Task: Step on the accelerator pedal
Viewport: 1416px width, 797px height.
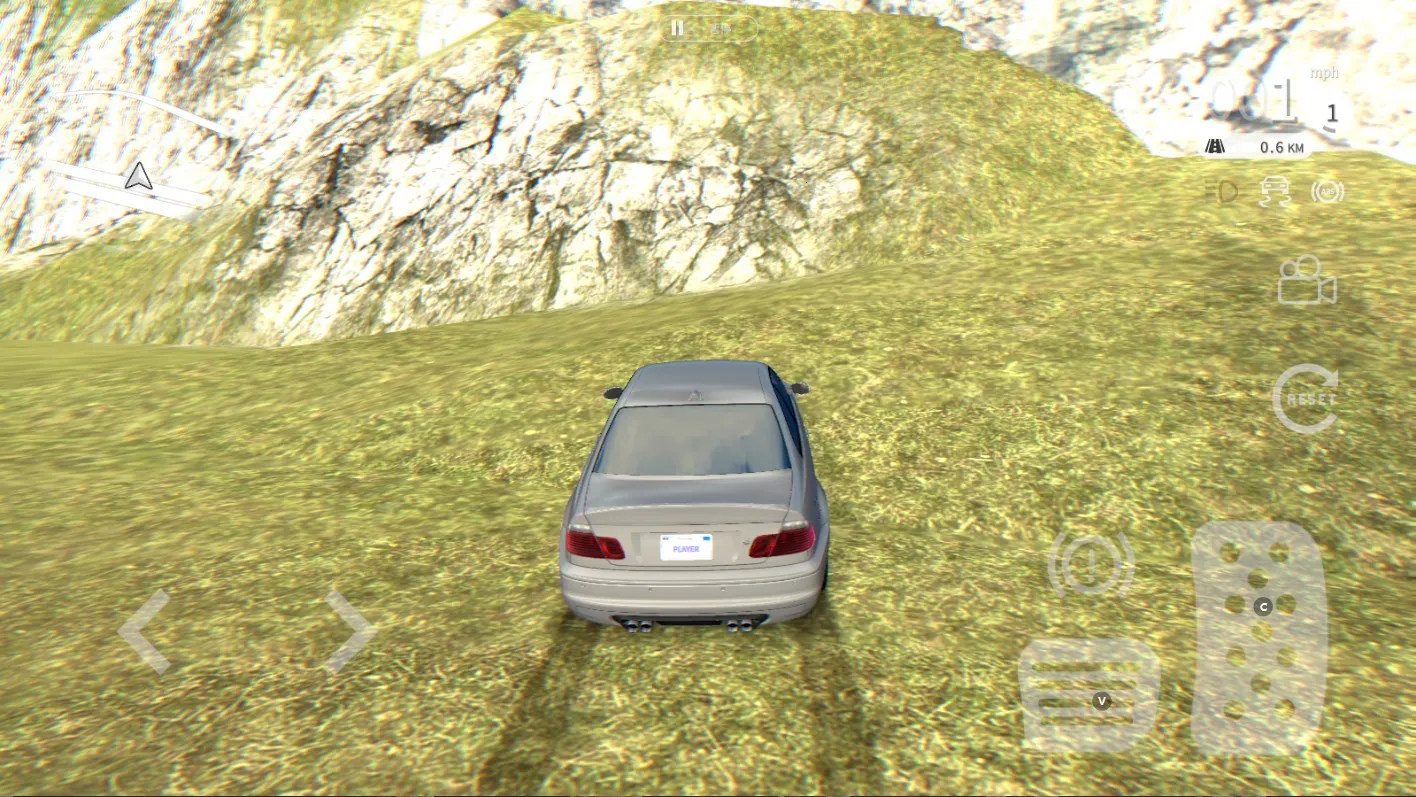Action: (1259, 636)
